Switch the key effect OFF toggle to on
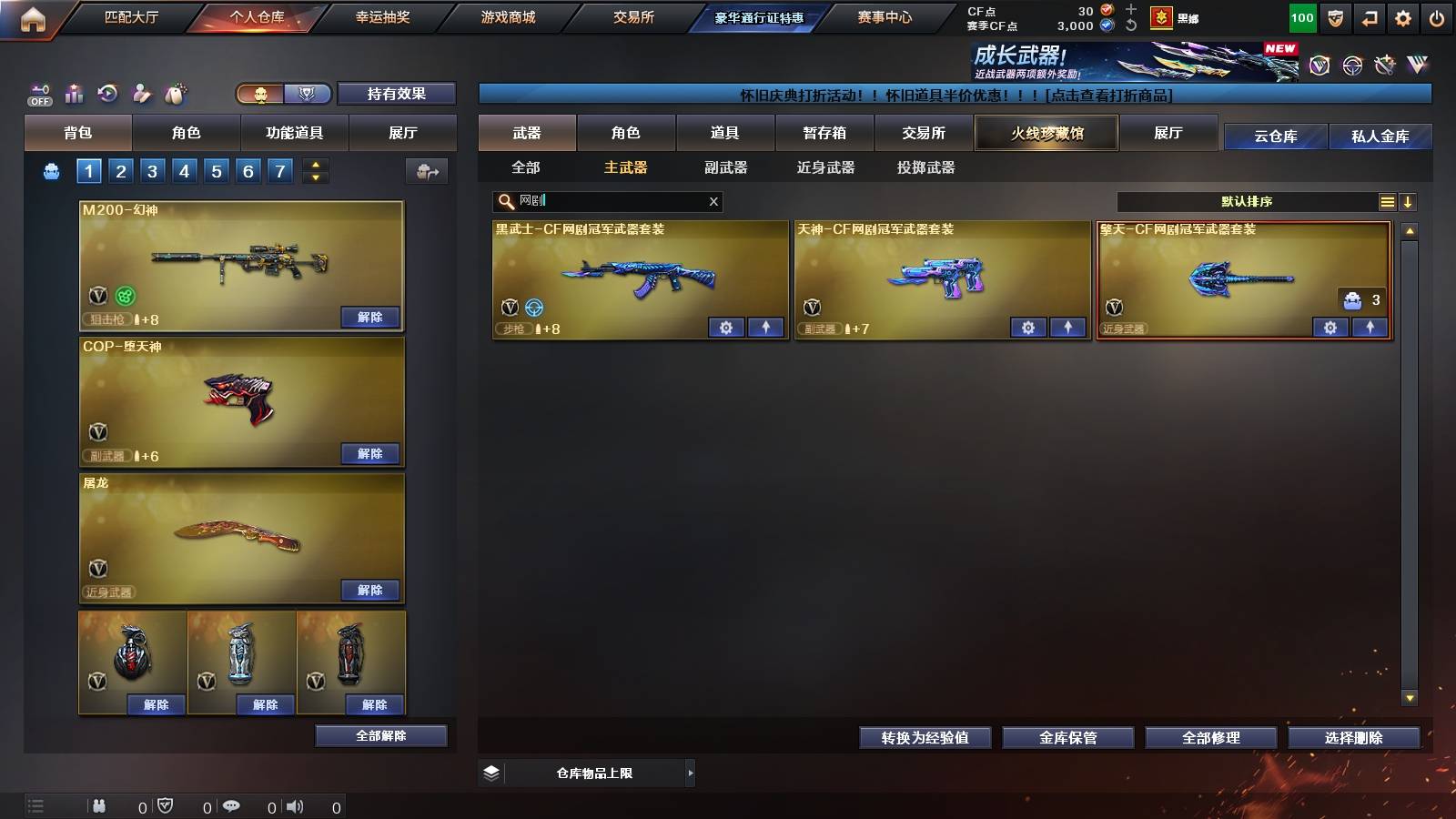The image size is (1456, 819). tap(38, 94)
